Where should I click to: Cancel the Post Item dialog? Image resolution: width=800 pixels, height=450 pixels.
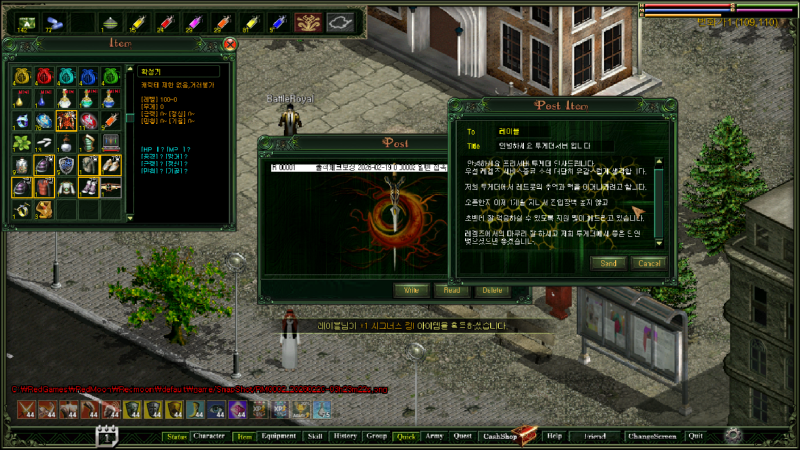click(649, 263)
